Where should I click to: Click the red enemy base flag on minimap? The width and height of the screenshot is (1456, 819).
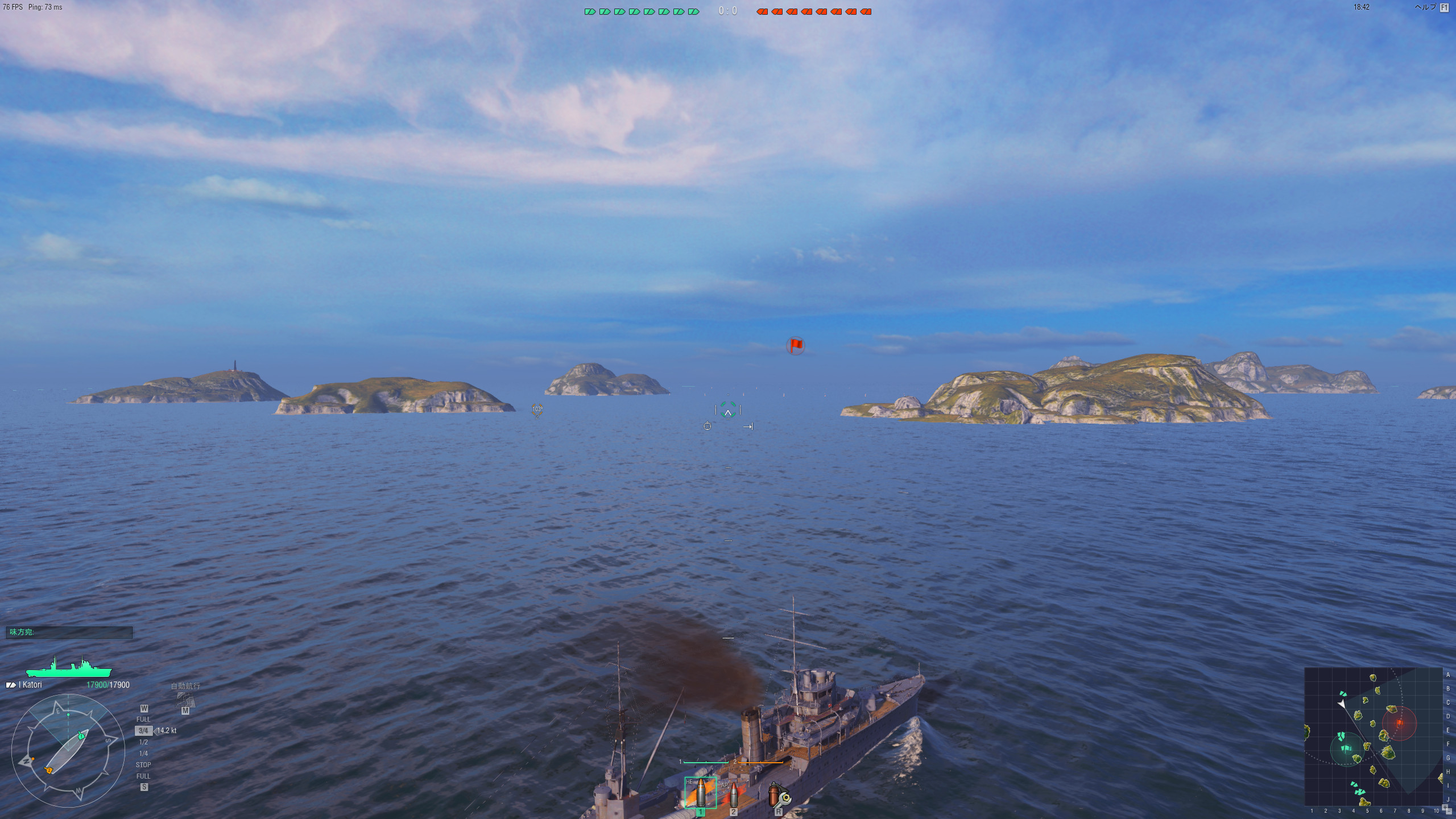[x=1399, y=723]
